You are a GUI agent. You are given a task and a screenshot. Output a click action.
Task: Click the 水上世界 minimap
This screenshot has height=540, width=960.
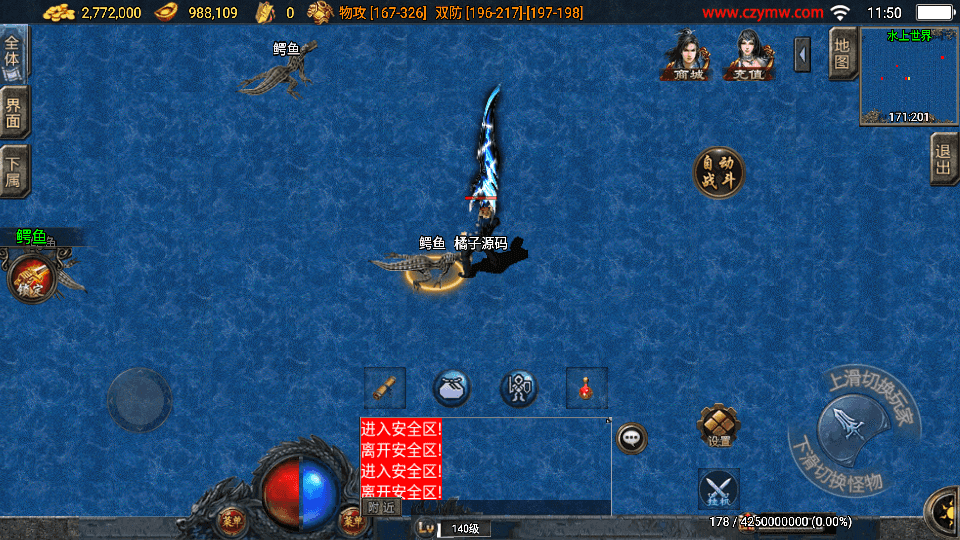[908, 77]
